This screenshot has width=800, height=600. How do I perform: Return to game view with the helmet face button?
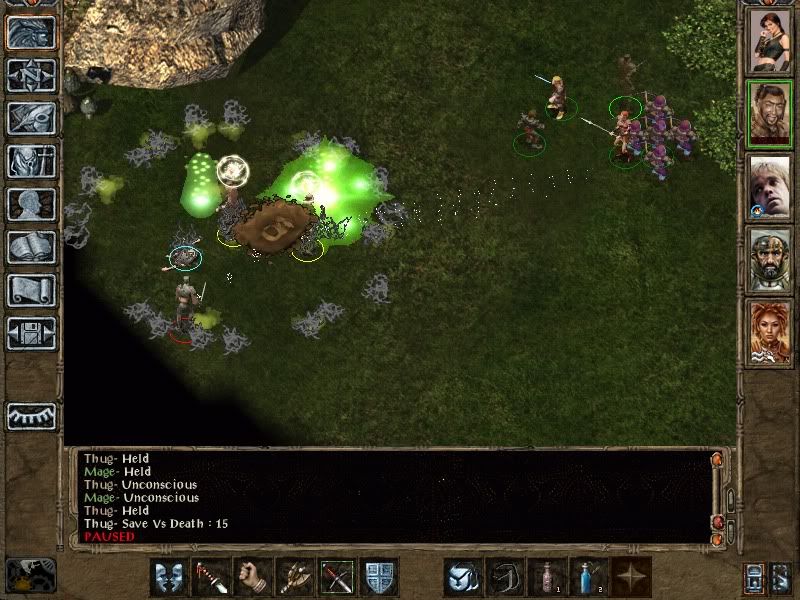coord(31,33)
